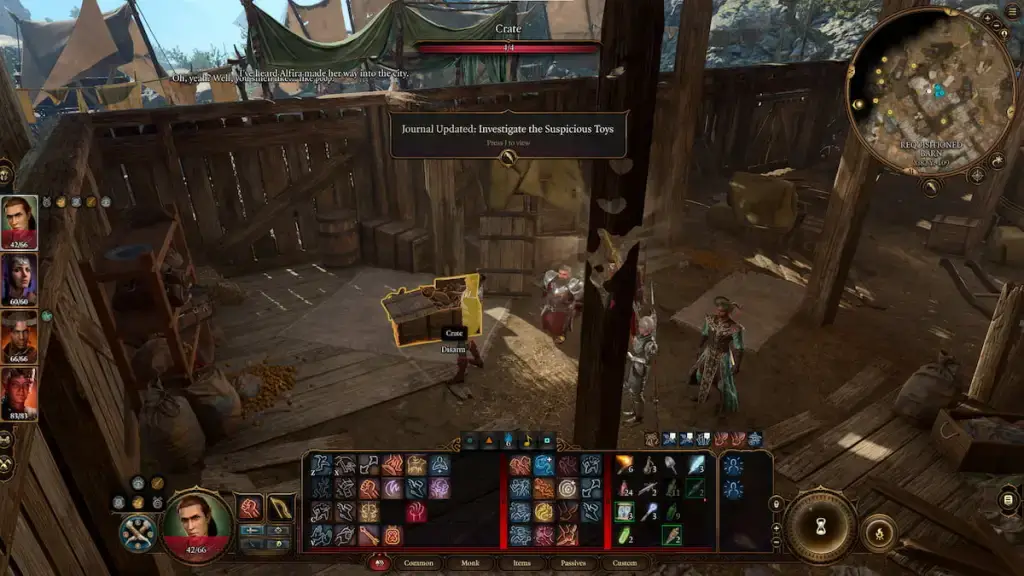
Task: Click the hourglass end turn button
Action: tap(819, 526)
